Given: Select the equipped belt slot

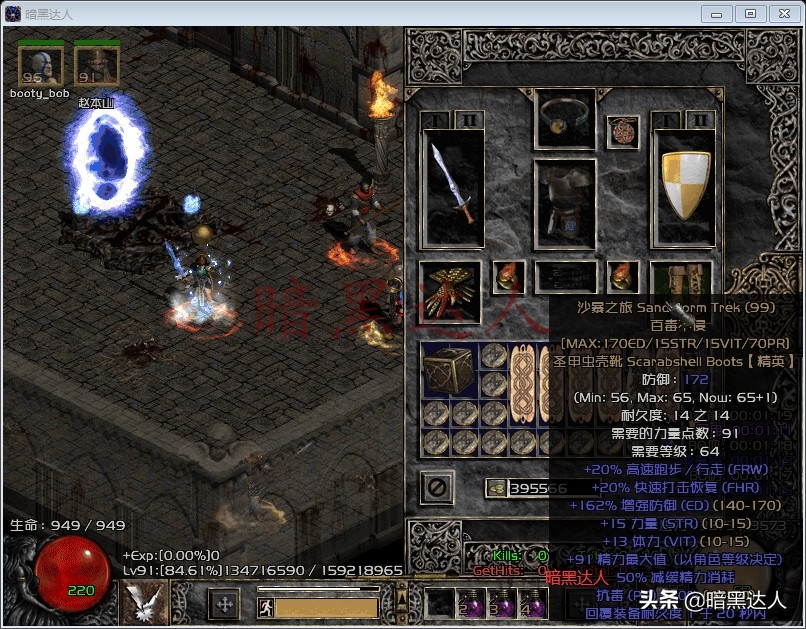Looking at the screenshot, I should tap(565, 277).
